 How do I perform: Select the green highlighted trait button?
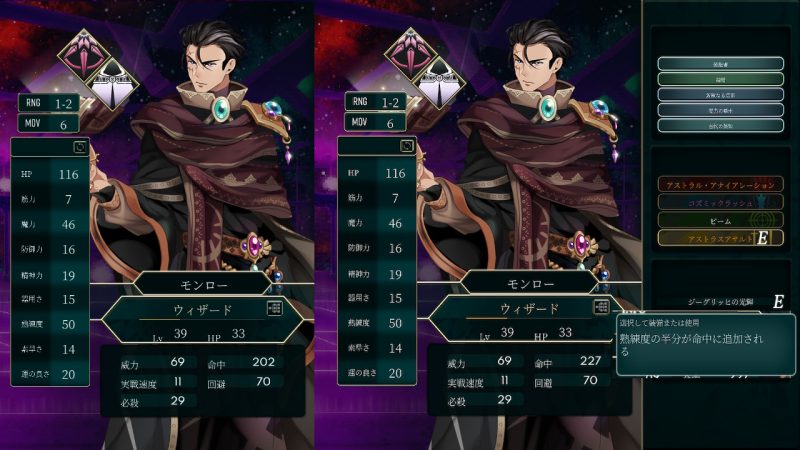(720, 79)
